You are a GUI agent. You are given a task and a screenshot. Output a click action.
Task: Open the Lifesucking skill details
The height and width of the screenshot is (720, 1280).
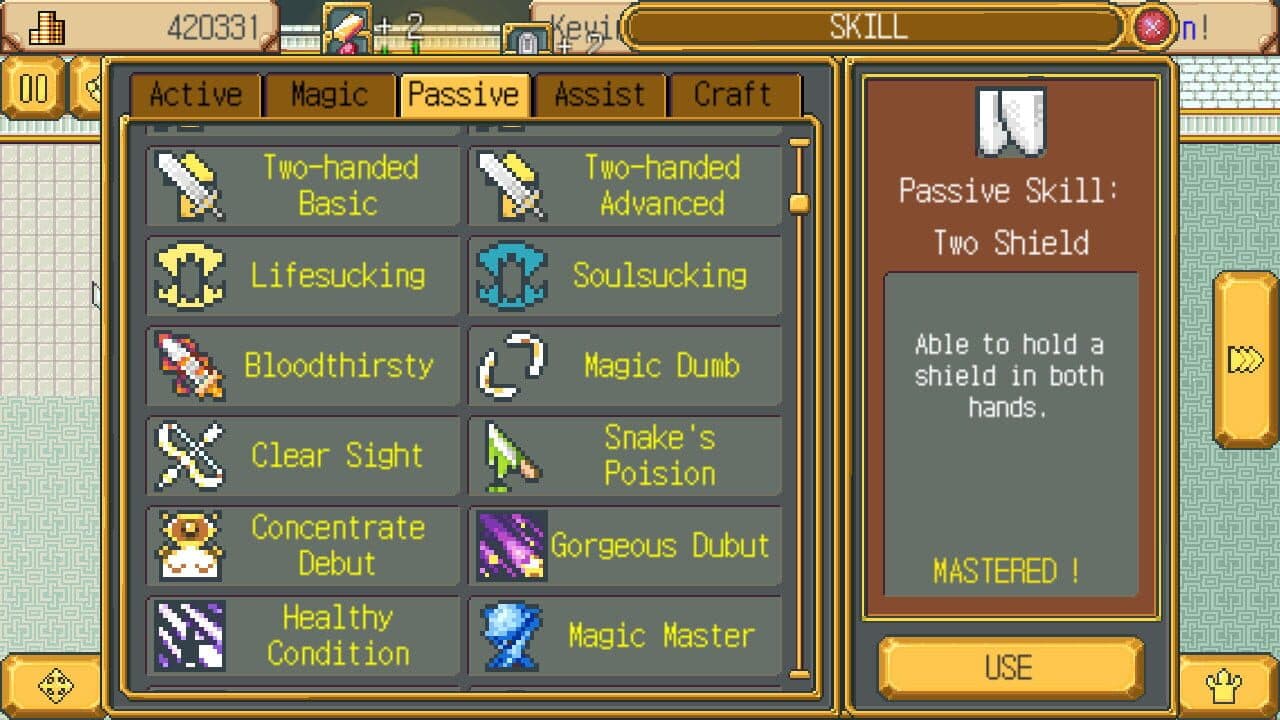(x=303, y=275)
